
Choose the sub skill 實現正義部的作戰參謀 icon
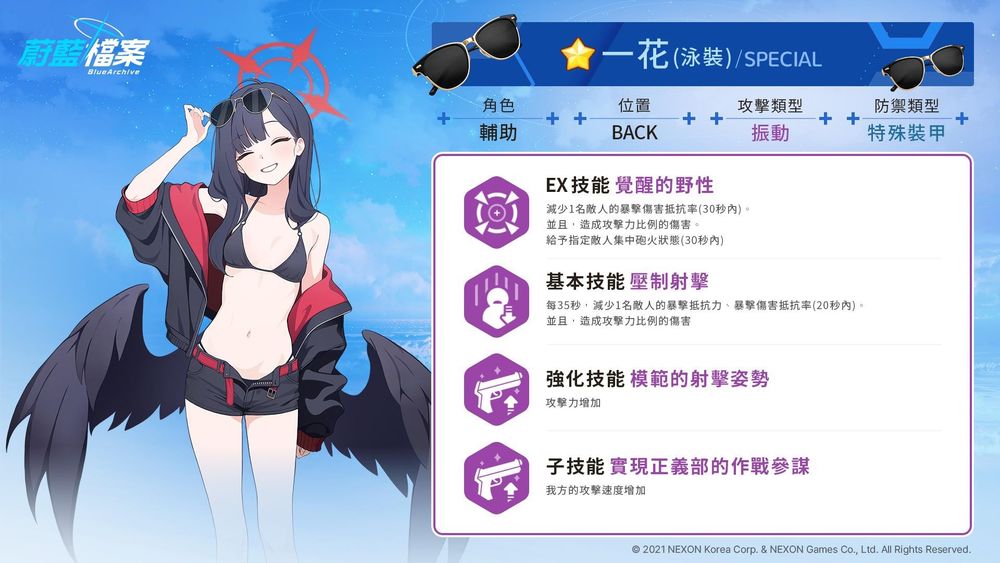pyautogui.click(x=497, y=475)
